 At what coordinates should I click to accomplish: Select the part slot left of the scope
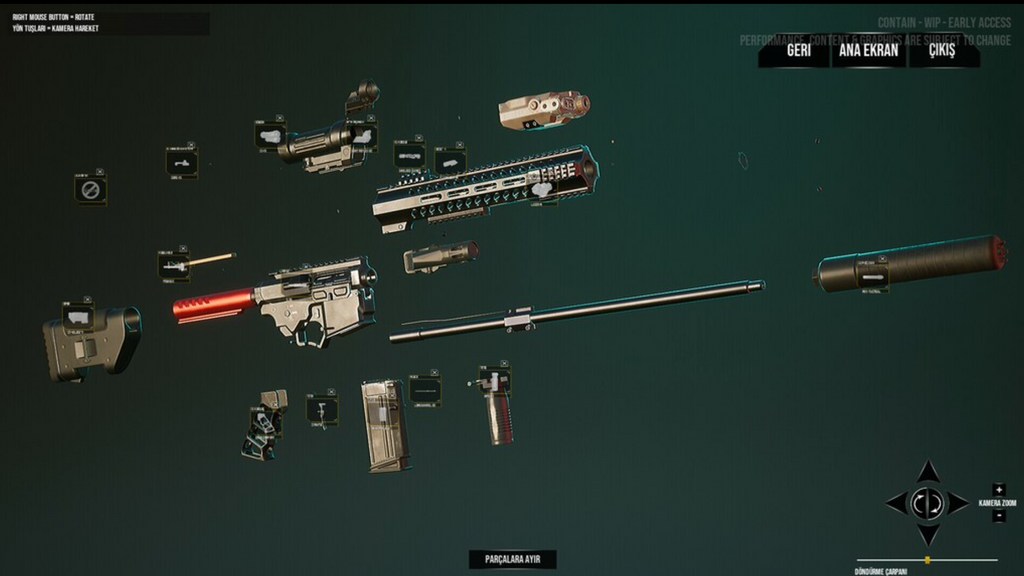(270, 135)
